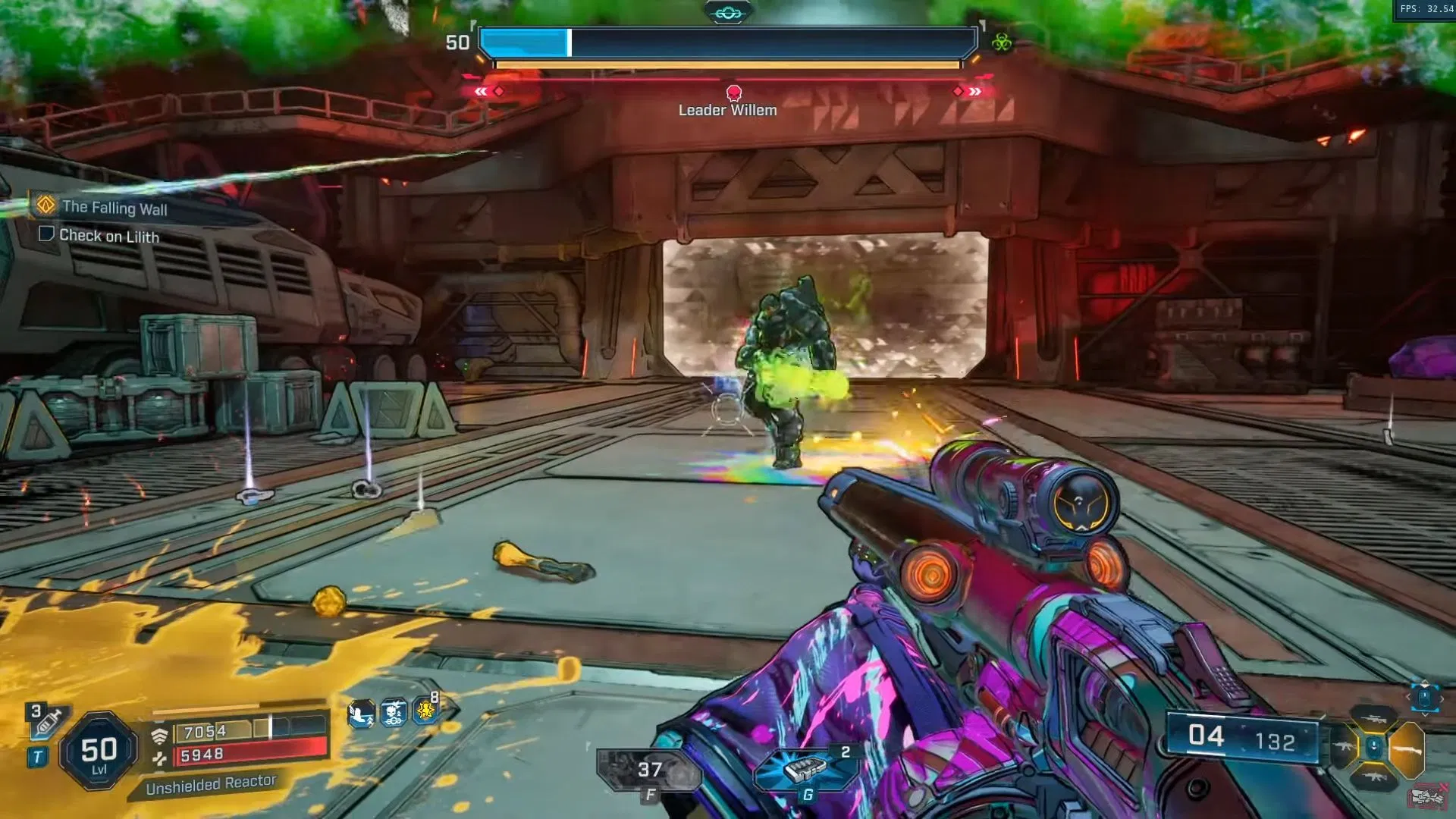1456x819 pixels.
Task: Switch to the top sniper weapon slot
Action: pos(1373,719)
